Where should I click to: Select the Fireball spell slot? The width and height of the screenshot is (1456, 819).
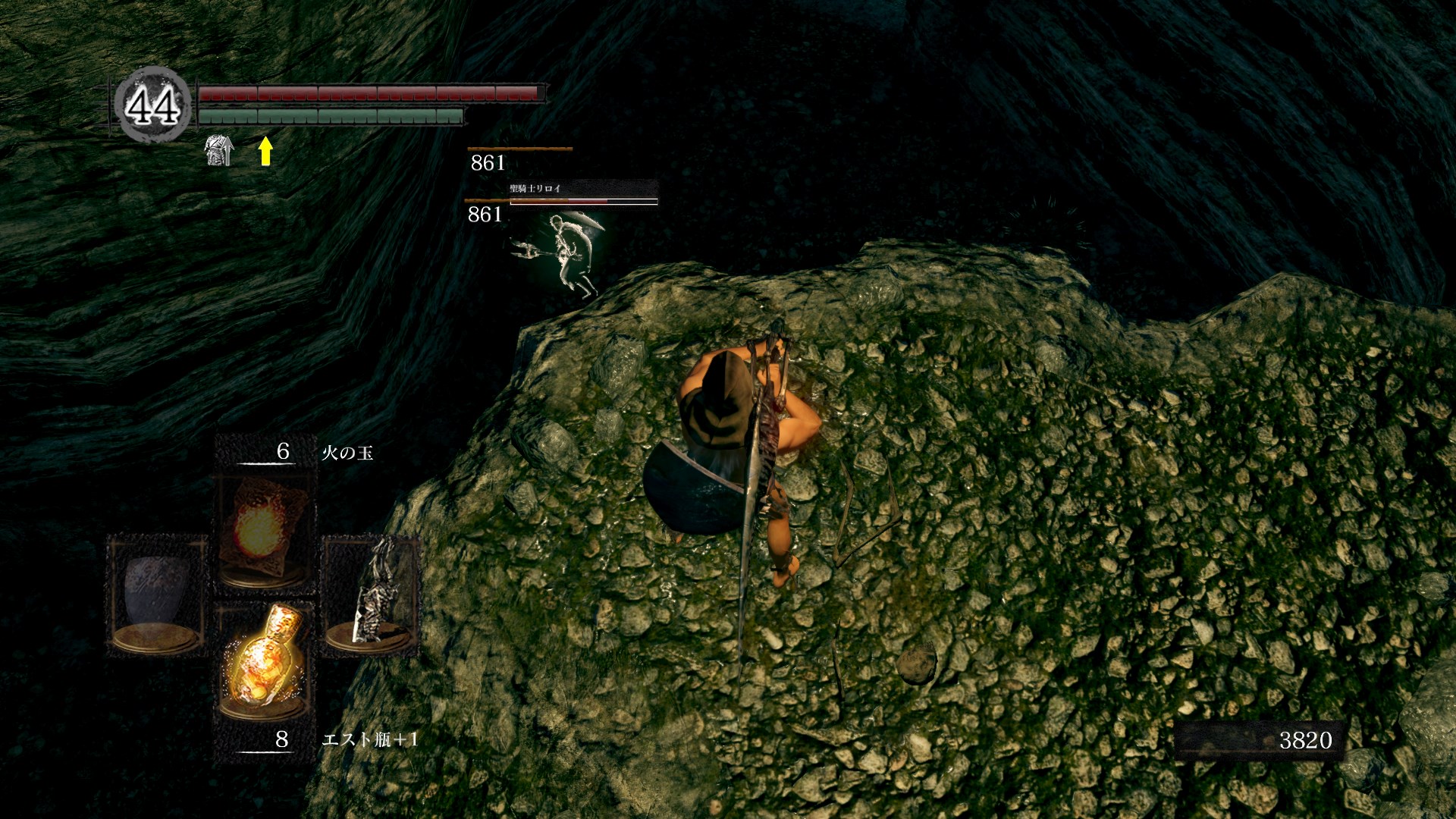click(x=264, y=531)
